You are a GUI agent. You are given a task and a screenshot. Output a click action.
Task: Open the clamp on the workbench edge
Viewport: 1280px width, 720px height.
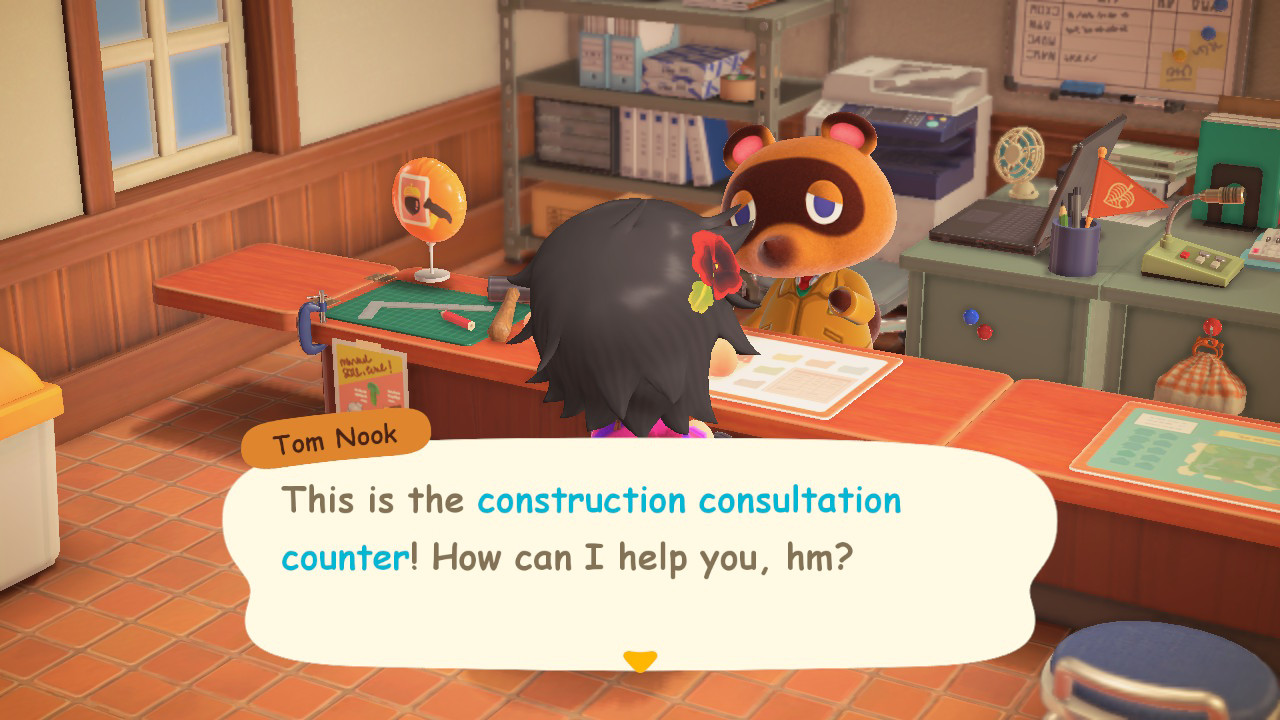312,325
